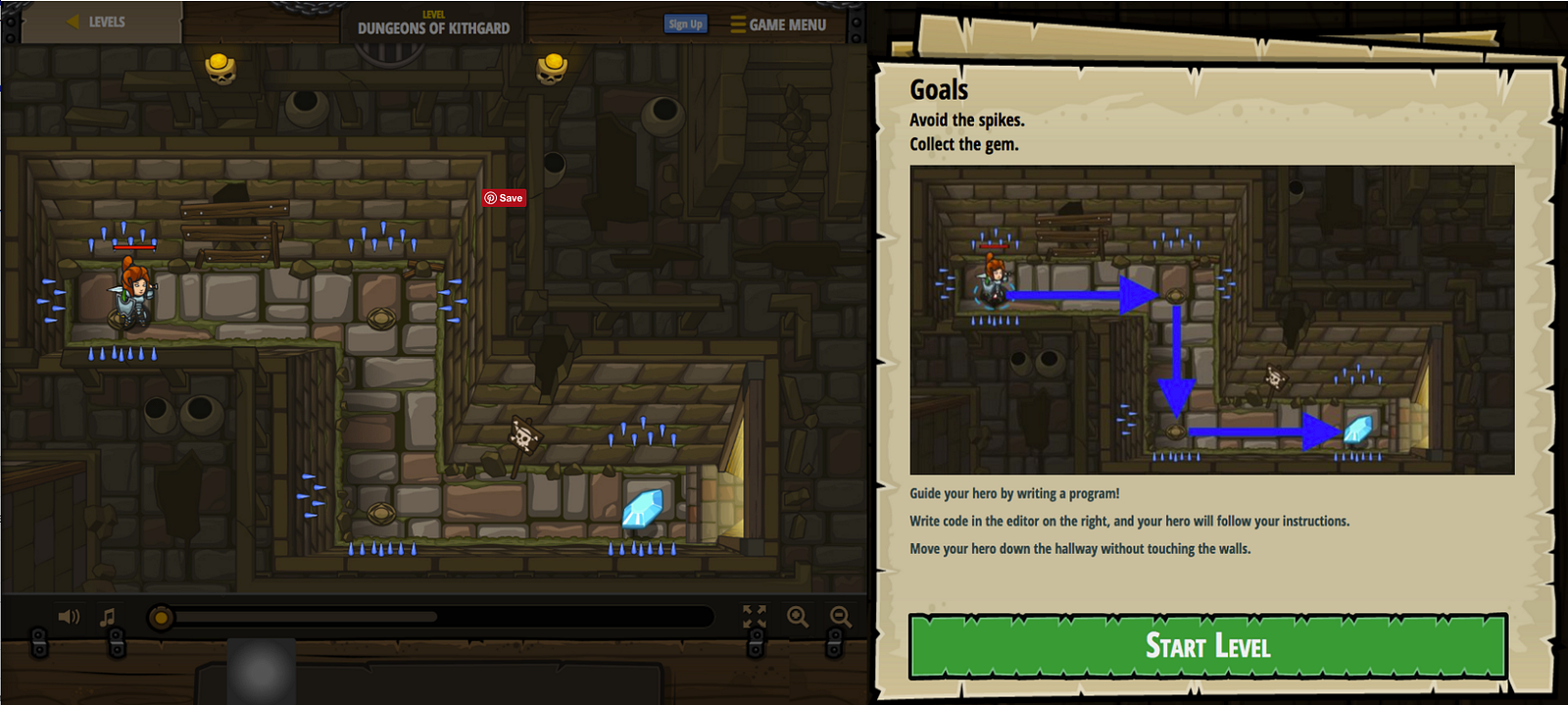Viewport: 1568px width, 705px height.
Task: Zoom in with the plus magnifier
Action: 798,617
